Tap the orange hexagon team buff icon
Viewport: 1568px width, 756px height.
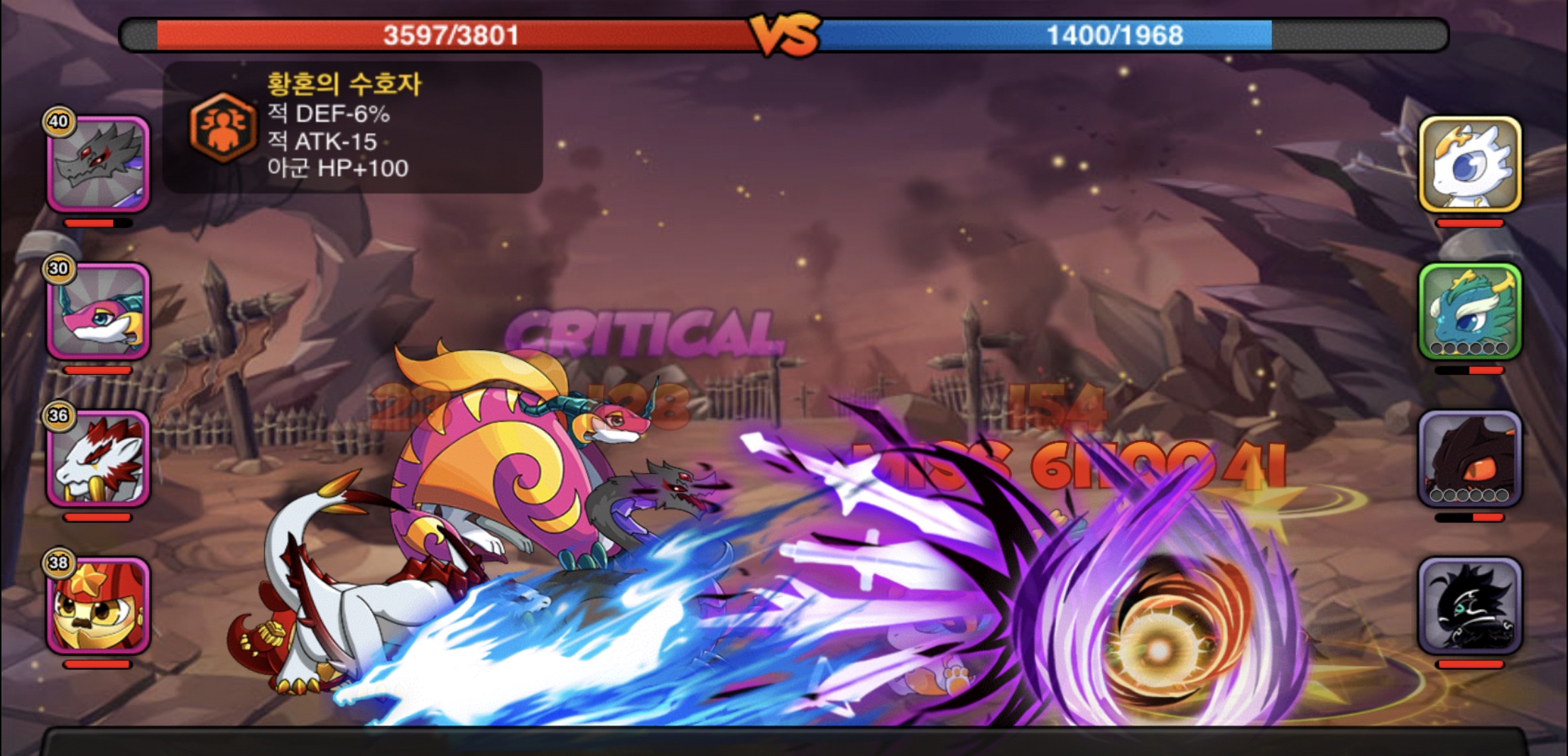point(223,128)
